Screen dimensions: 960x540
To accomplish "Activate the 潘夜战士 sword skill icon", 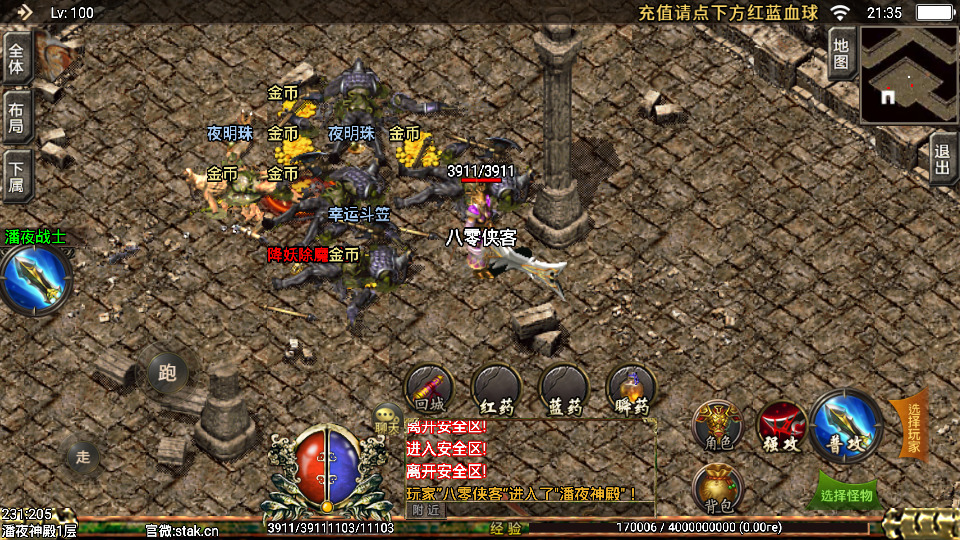I will (36, 280).
